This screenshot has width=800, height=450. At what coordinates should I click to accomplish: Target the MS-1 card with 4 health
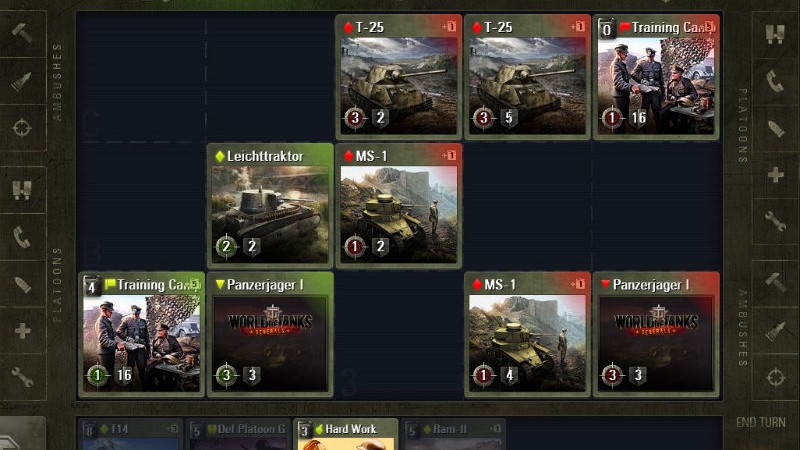coord(528,333)
